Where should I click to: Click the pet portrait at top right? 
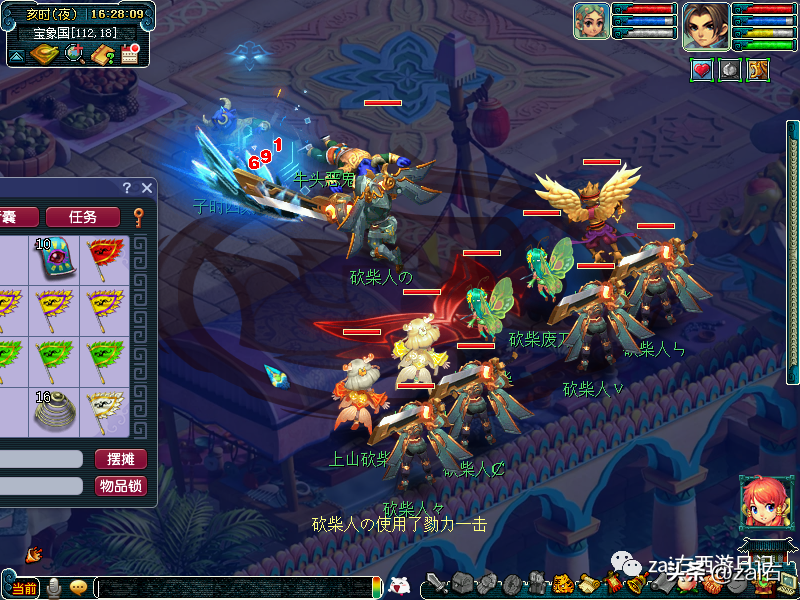click(591, 21)
